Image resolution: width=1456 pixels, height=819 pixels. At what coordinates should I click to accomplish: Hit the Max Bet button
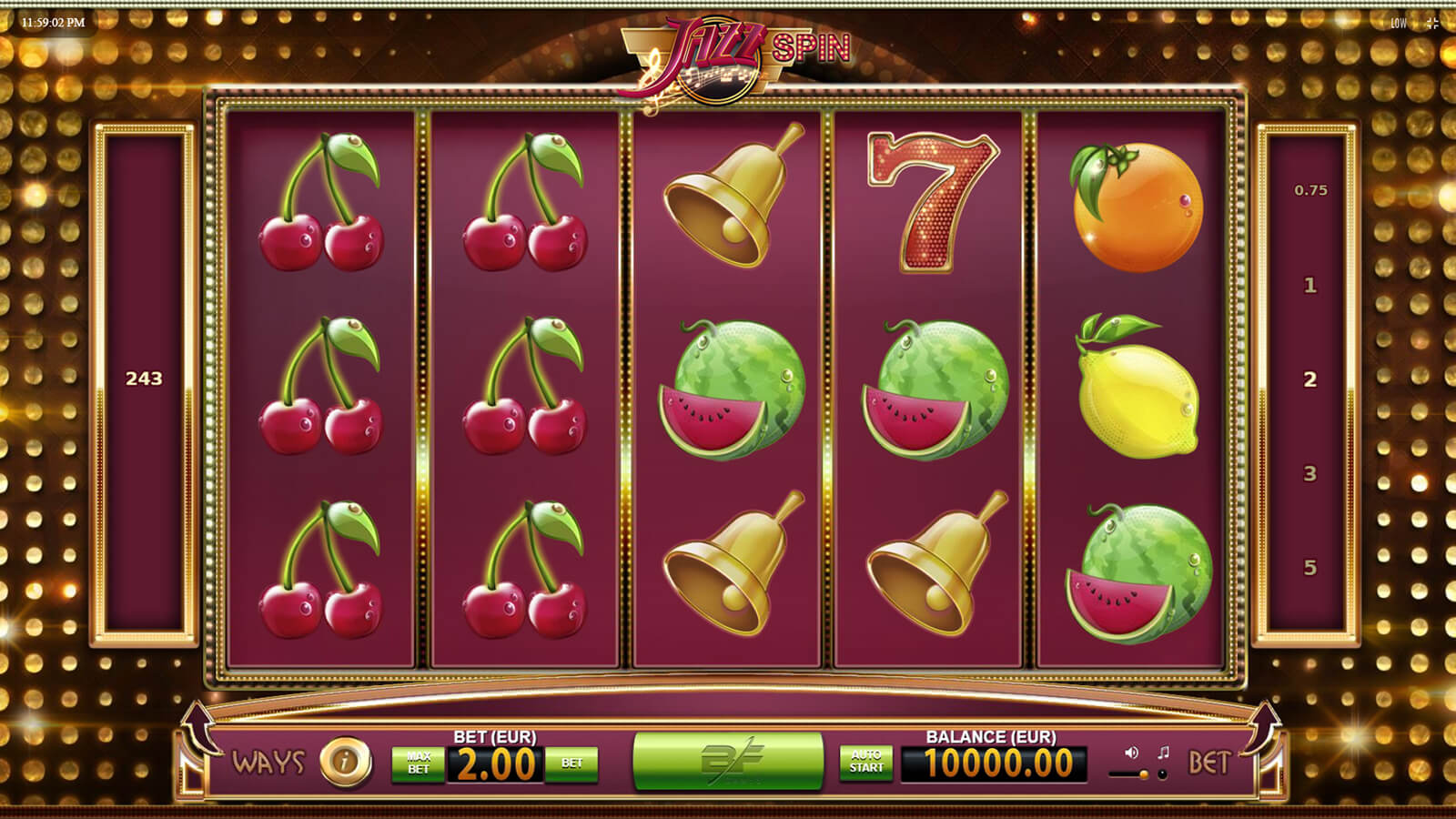point(419,763)
